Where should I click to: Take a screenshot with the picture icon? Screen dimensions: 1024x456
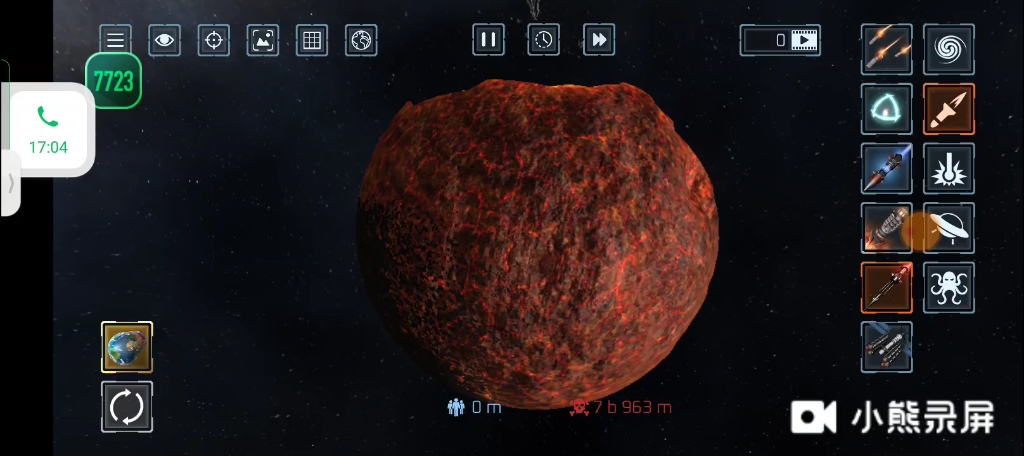point(262,41)
